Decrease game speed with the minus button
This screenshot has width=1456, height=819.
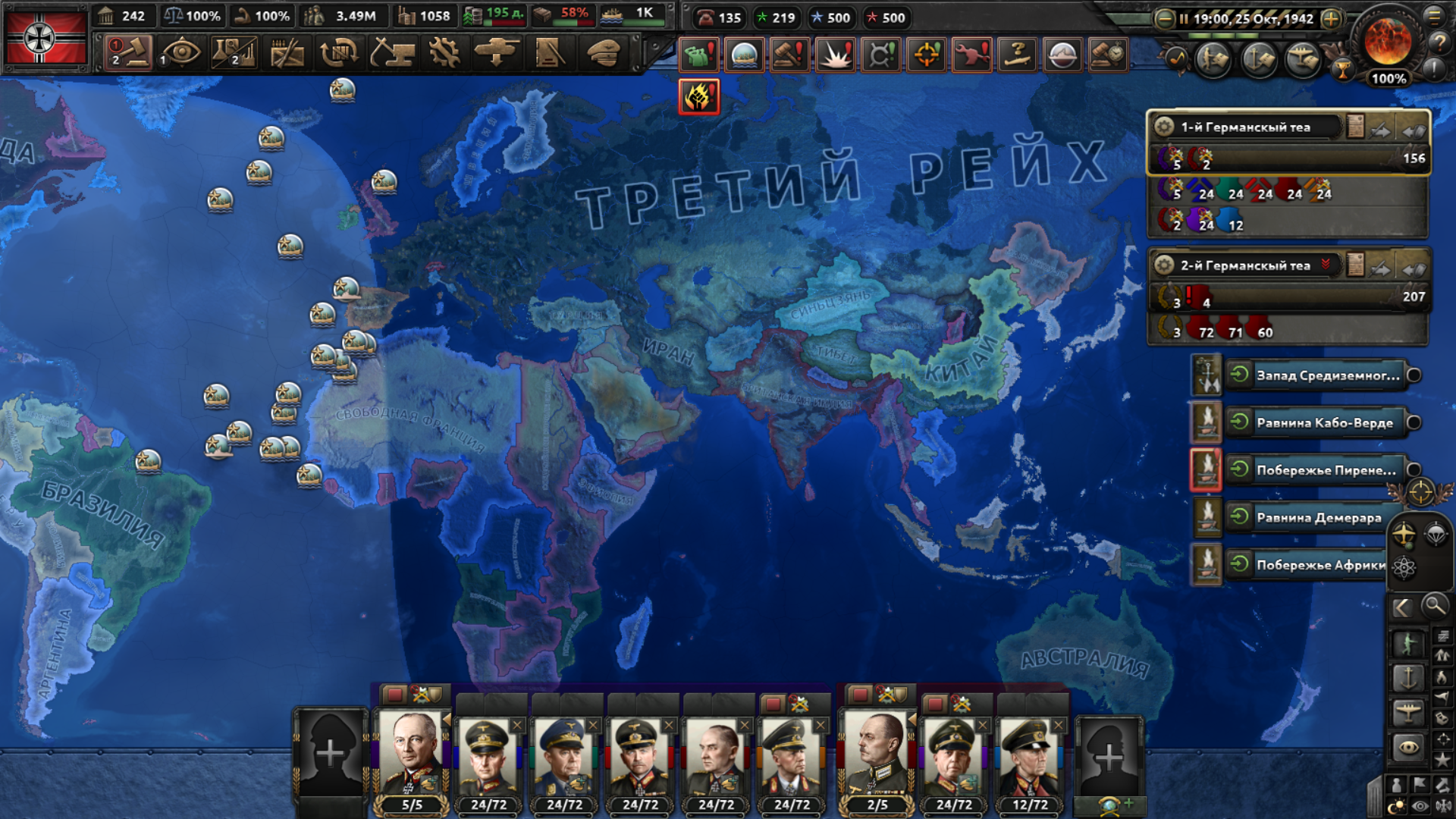tap(1164, 19)
